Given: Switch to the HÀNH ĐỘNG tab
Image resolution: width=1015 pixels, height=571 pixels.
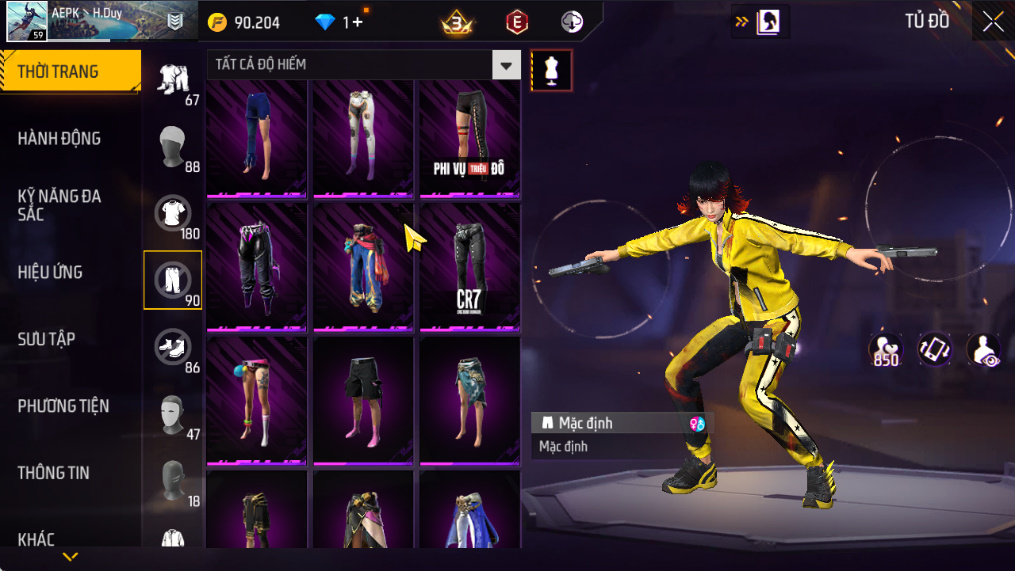Looking at the screenshot, I should 60,139.
